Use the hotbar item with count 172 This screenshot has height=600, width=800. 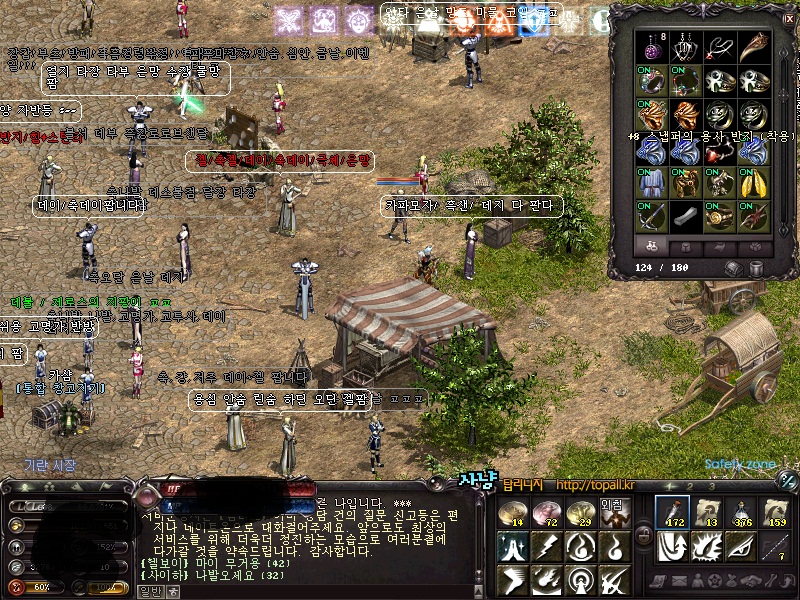[673, 512]
